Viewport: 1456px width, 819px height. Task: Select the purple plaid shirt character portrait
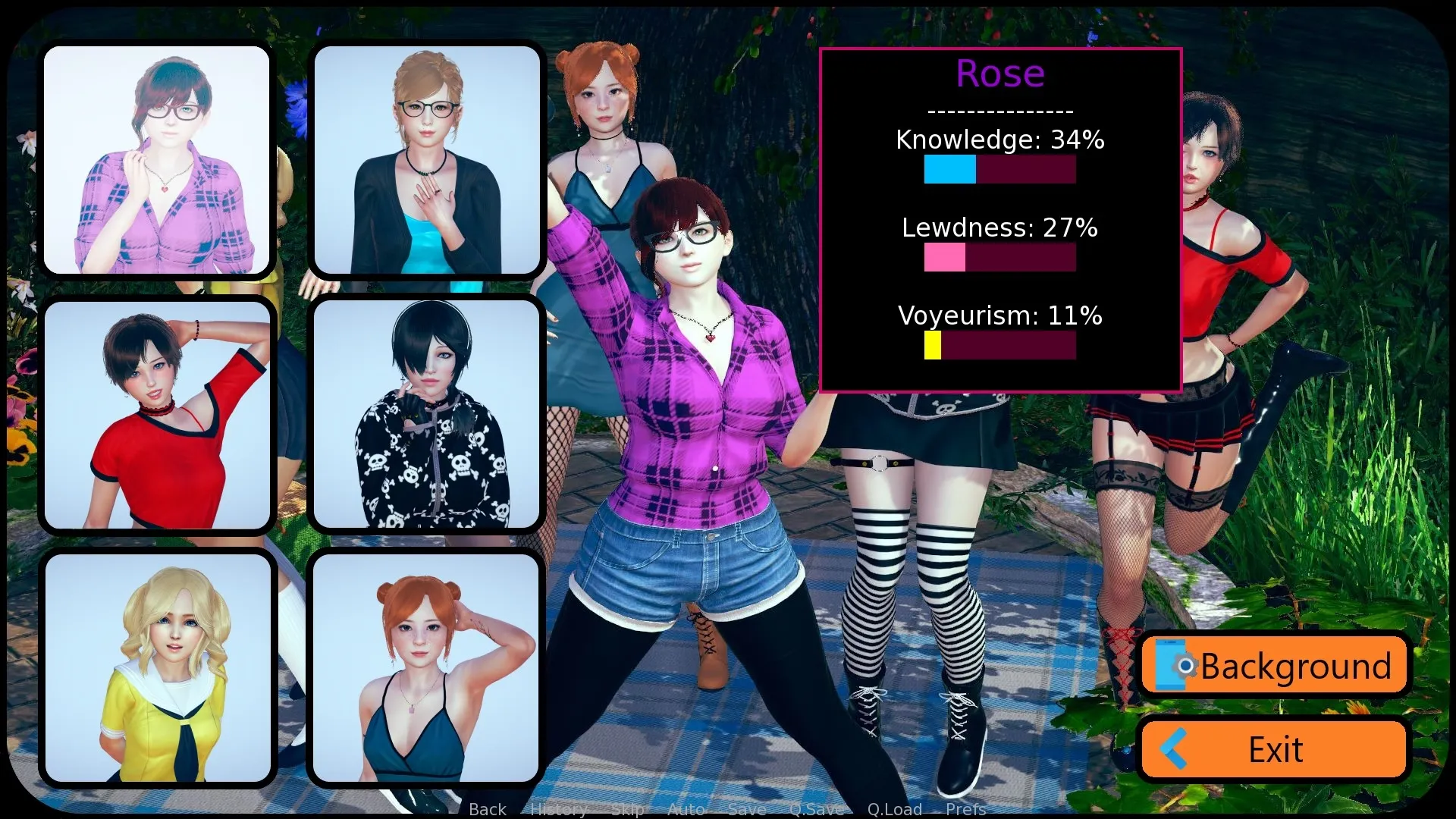(157, 159)
